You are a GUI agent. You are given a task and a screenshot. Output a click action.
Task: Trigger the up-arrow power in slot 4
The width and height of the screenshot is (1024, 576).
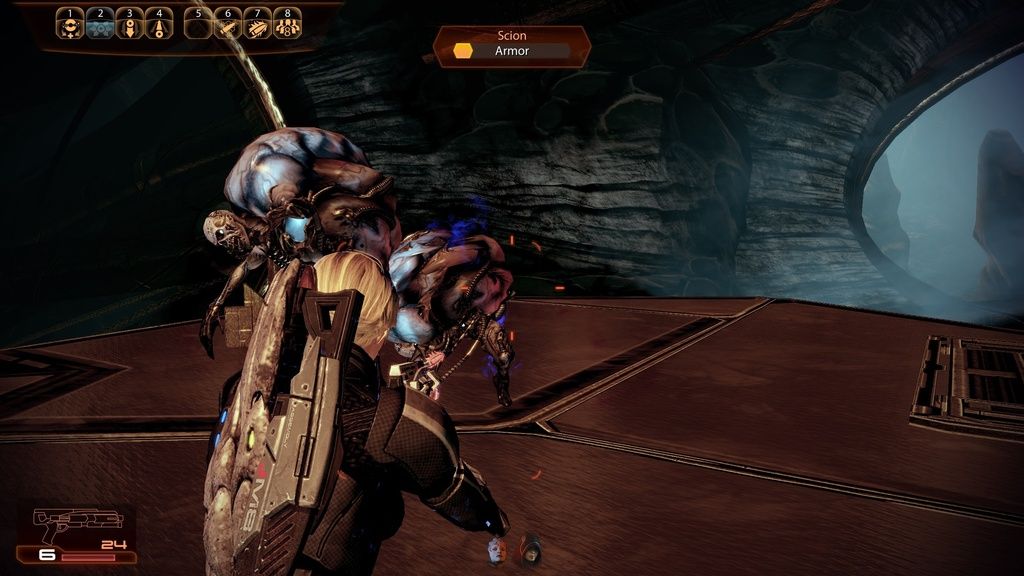tap(158, 25)
